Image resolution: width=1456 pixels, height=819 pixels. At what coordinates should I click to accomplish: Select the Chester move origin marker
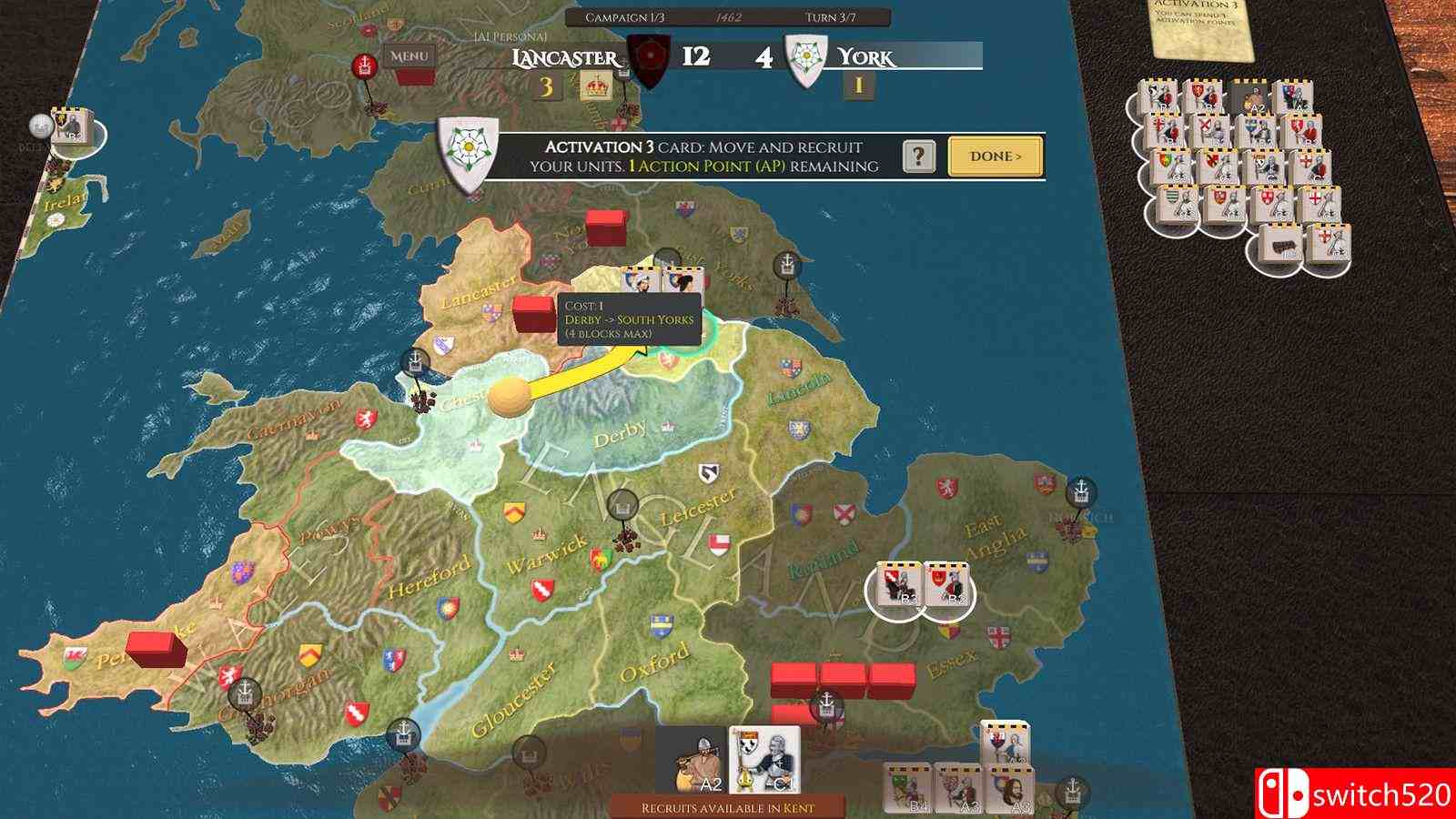(508, 398)
